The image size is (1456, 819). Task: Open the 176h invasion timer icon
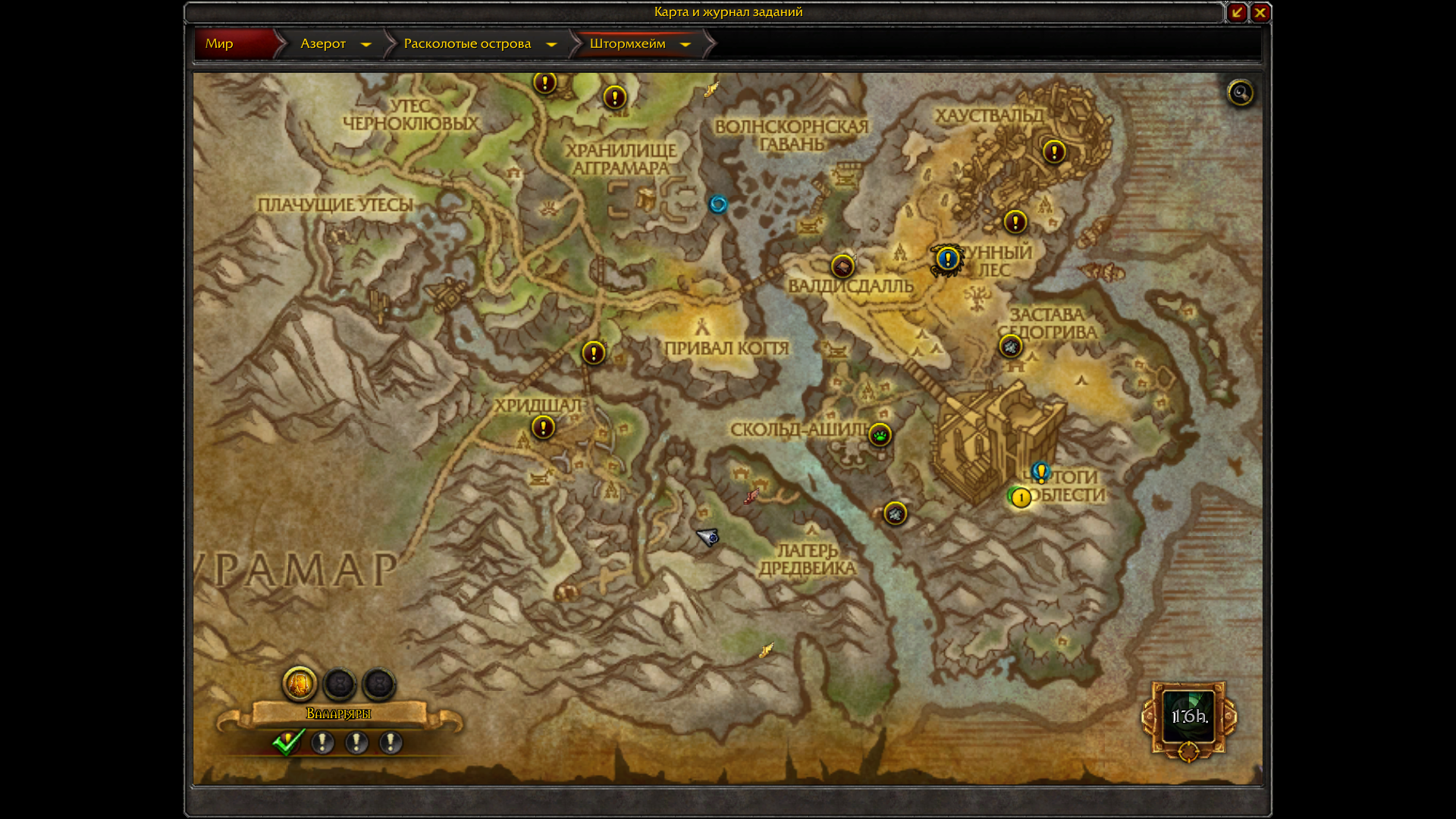click(x=1188, y=717)
